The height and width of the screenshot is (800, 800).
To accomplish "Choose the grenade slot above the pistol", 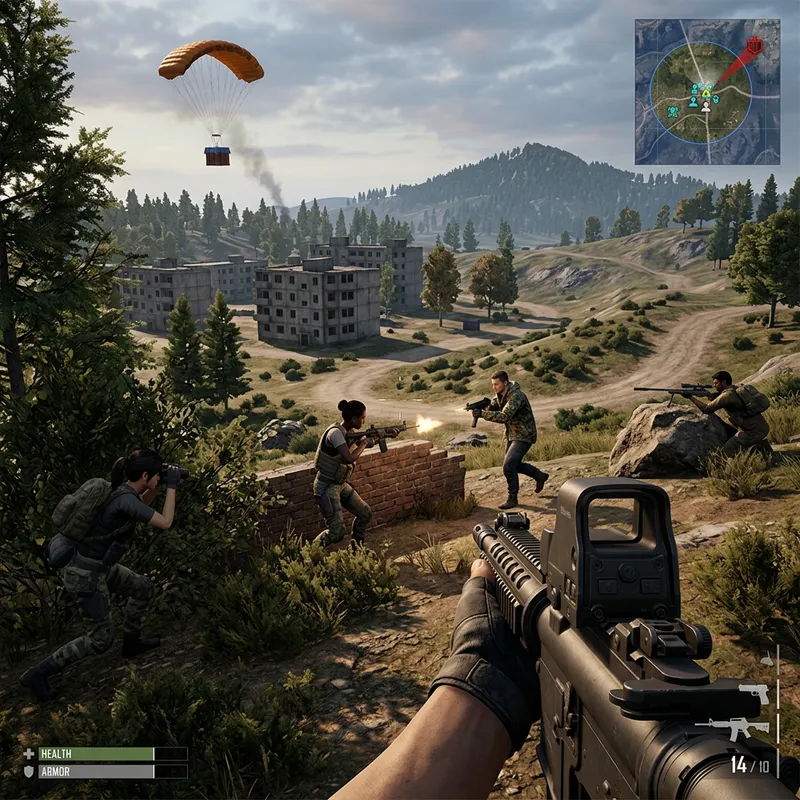I will tap(766, 660).
